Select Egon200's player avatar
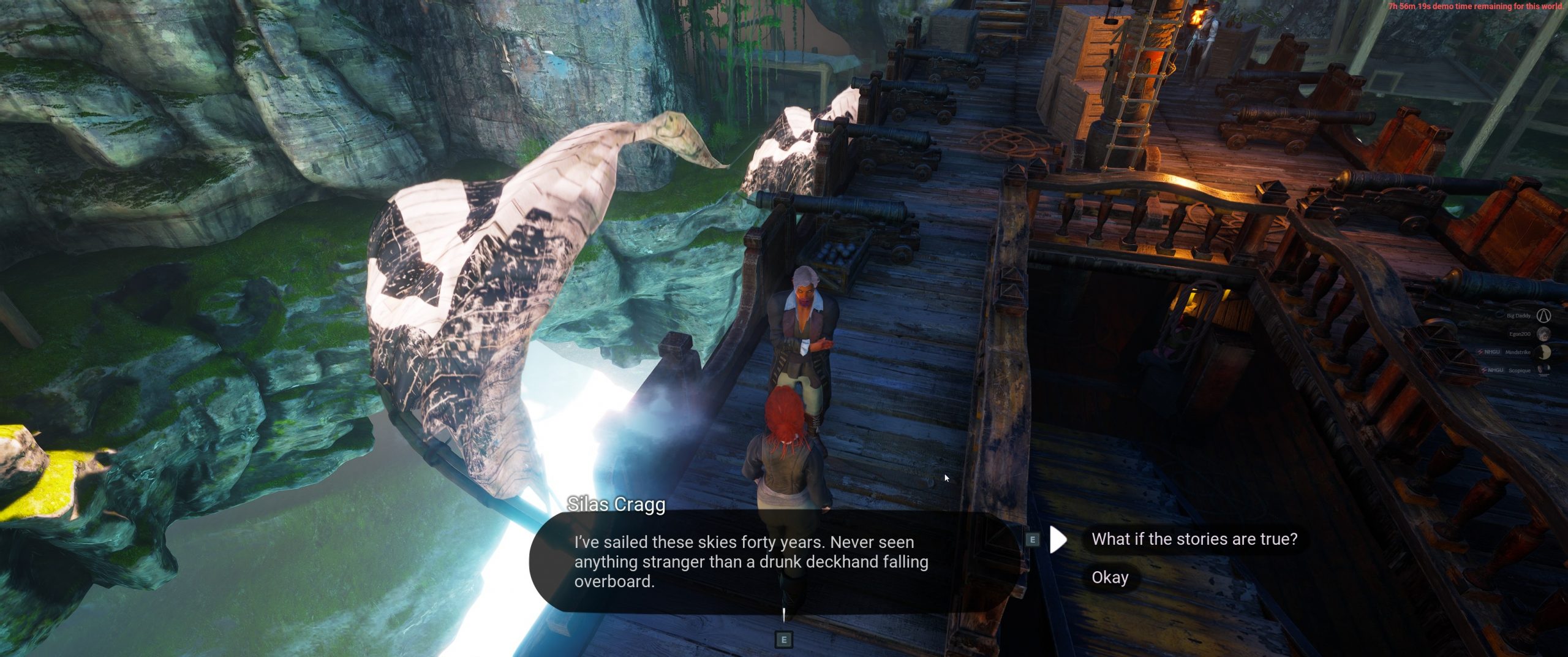The image size is (1568, 657). pos(1544,334)
